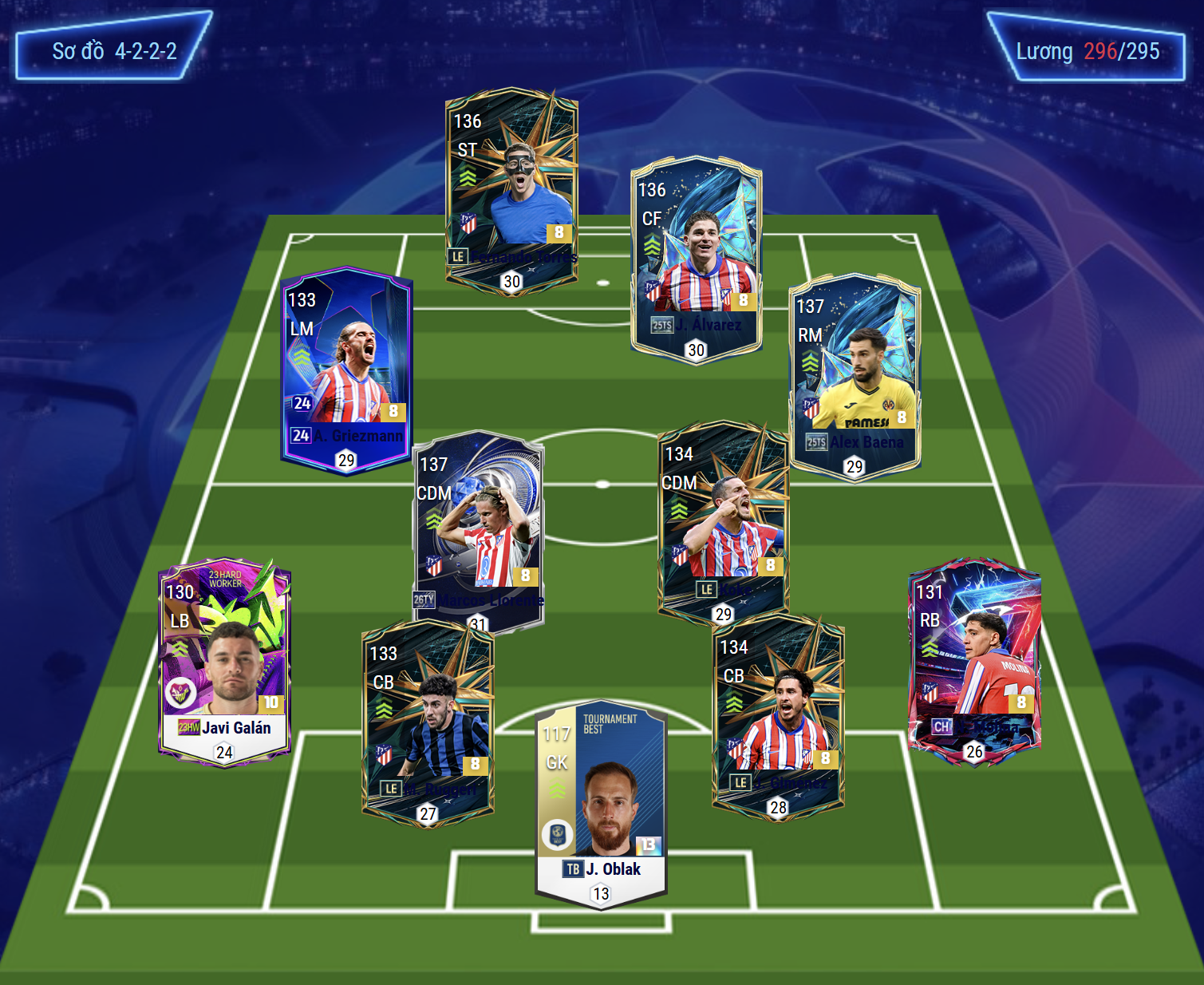
Task: Choose the J. Álvarez CF card
Action: [x=696, y=258]
